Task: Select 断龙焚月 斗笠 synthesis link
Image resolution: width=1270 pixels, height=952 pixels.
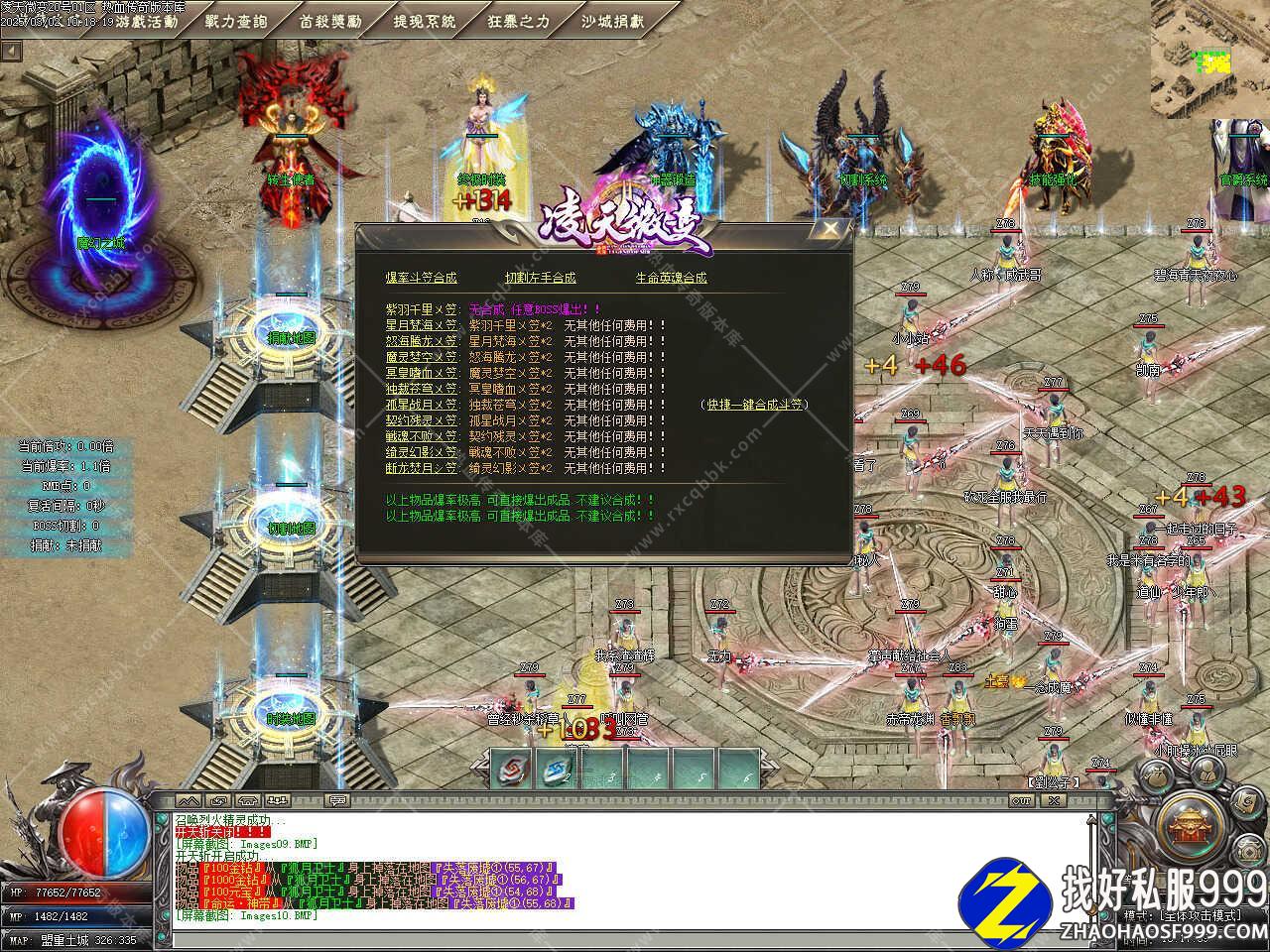Action: click(422, 468)
